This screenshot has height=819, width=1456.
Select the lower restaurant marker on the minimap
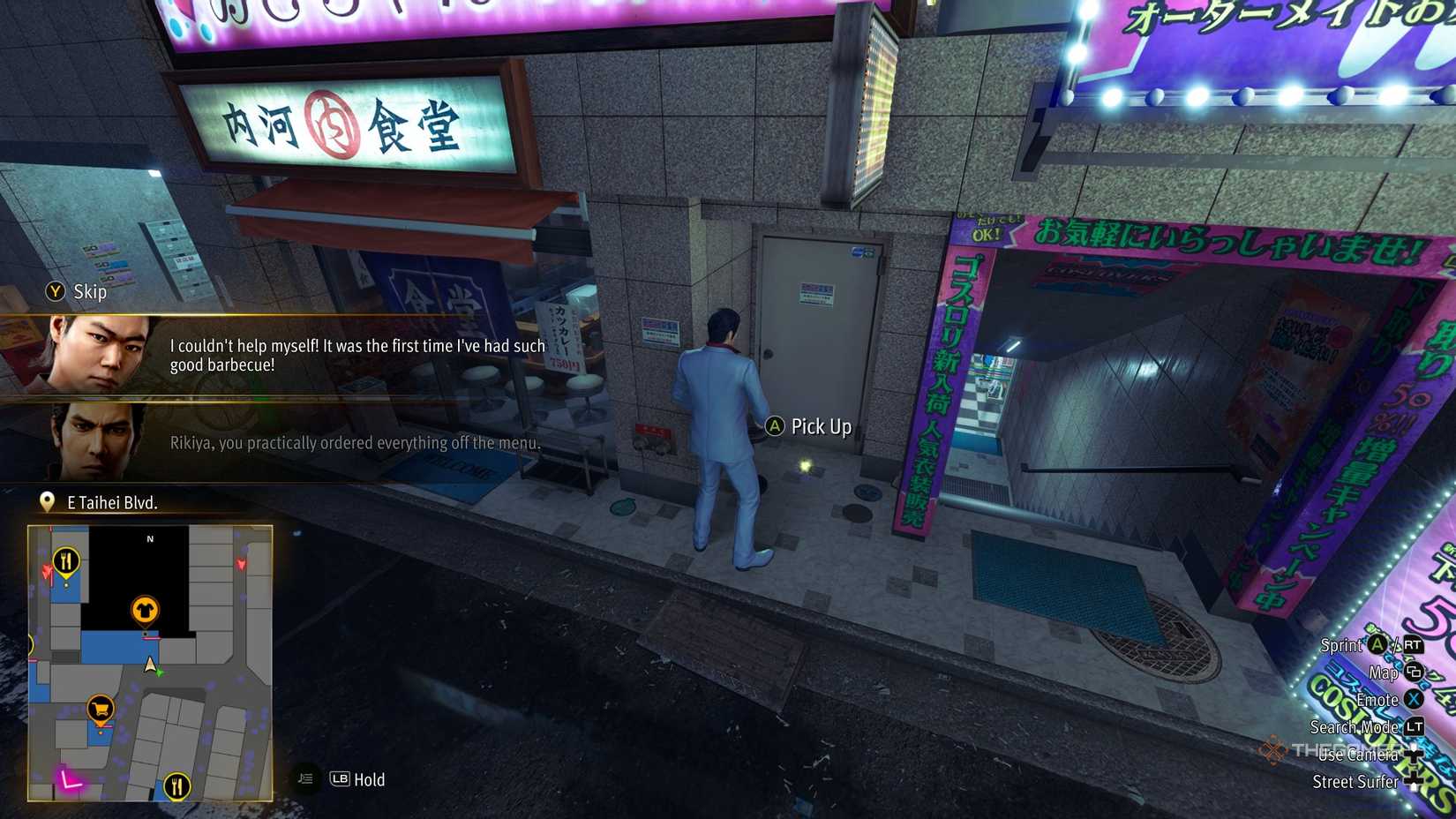coord(177,786)
